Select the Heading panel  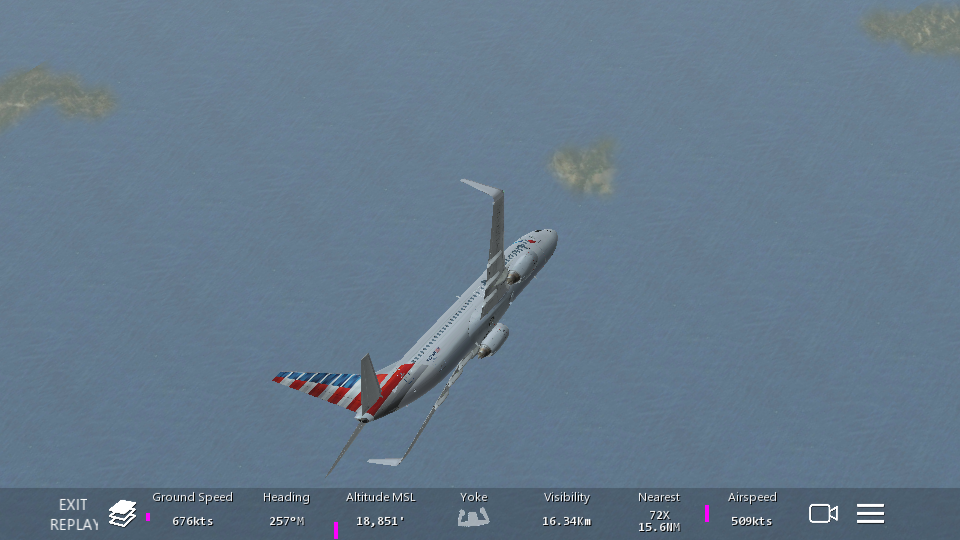point(286,510)
